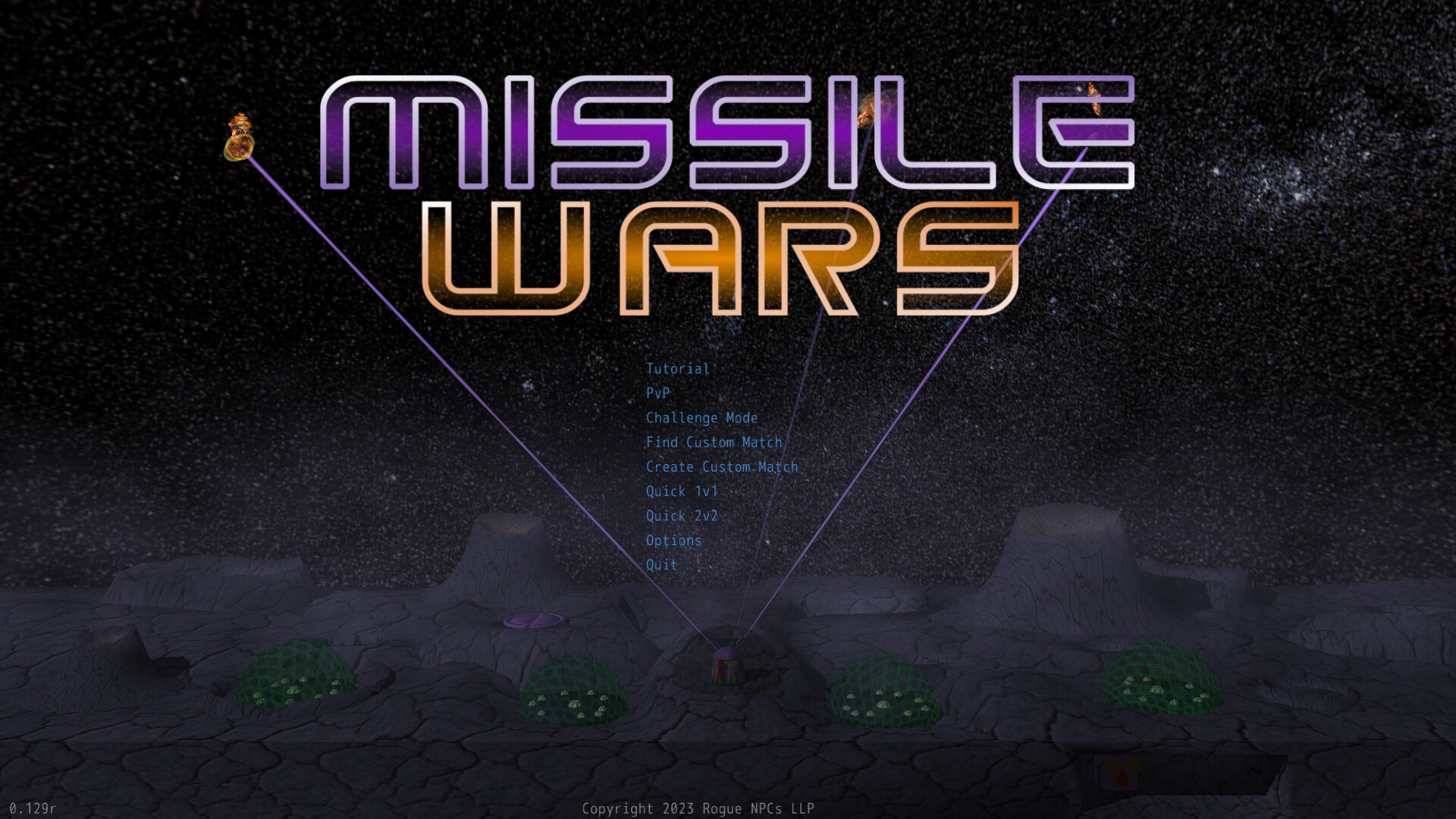
Task: Open the Options menu
Action: click(673, 541)
